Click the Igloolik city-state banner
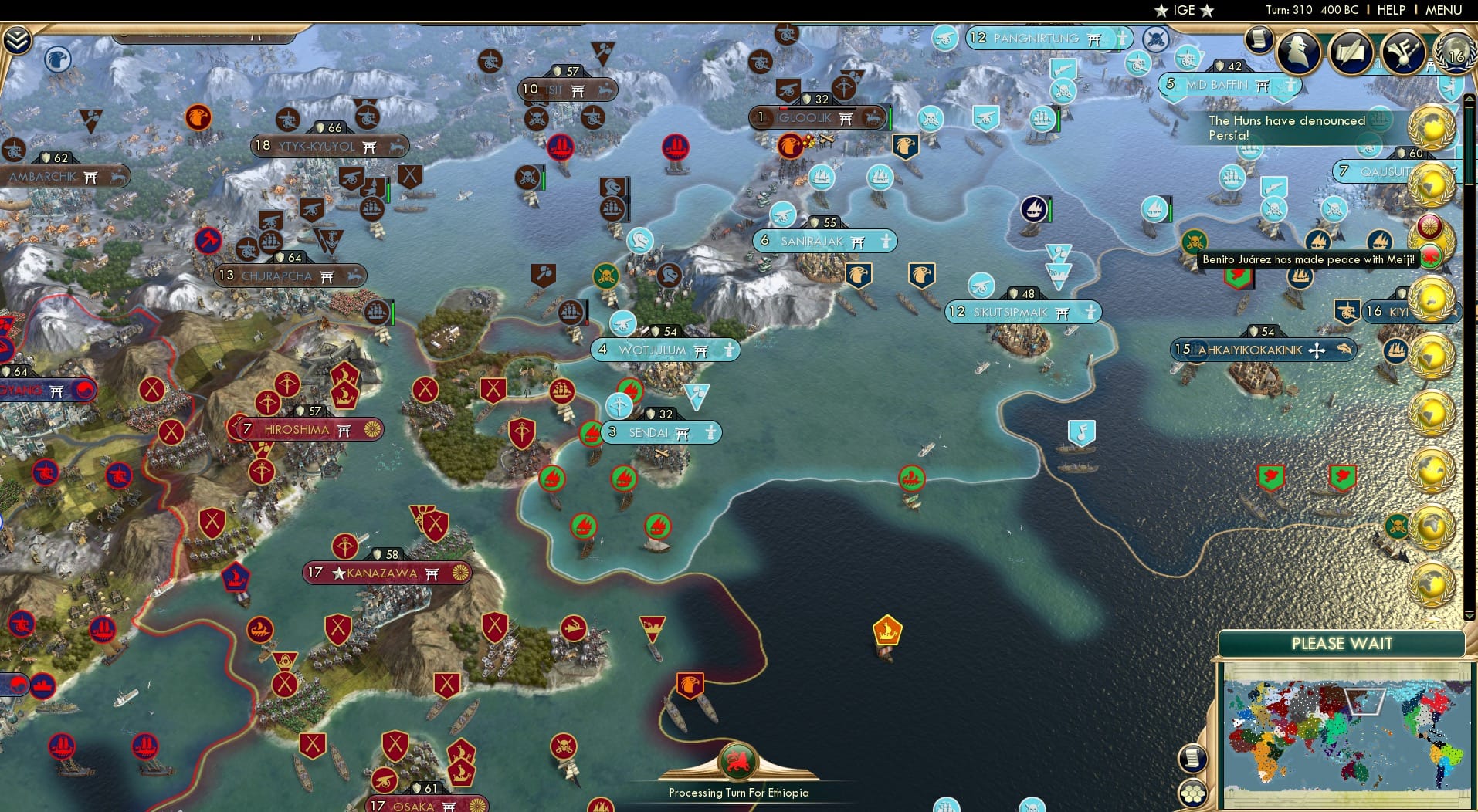This screenshot has height=812, width=1478. (x=819, y=118)
